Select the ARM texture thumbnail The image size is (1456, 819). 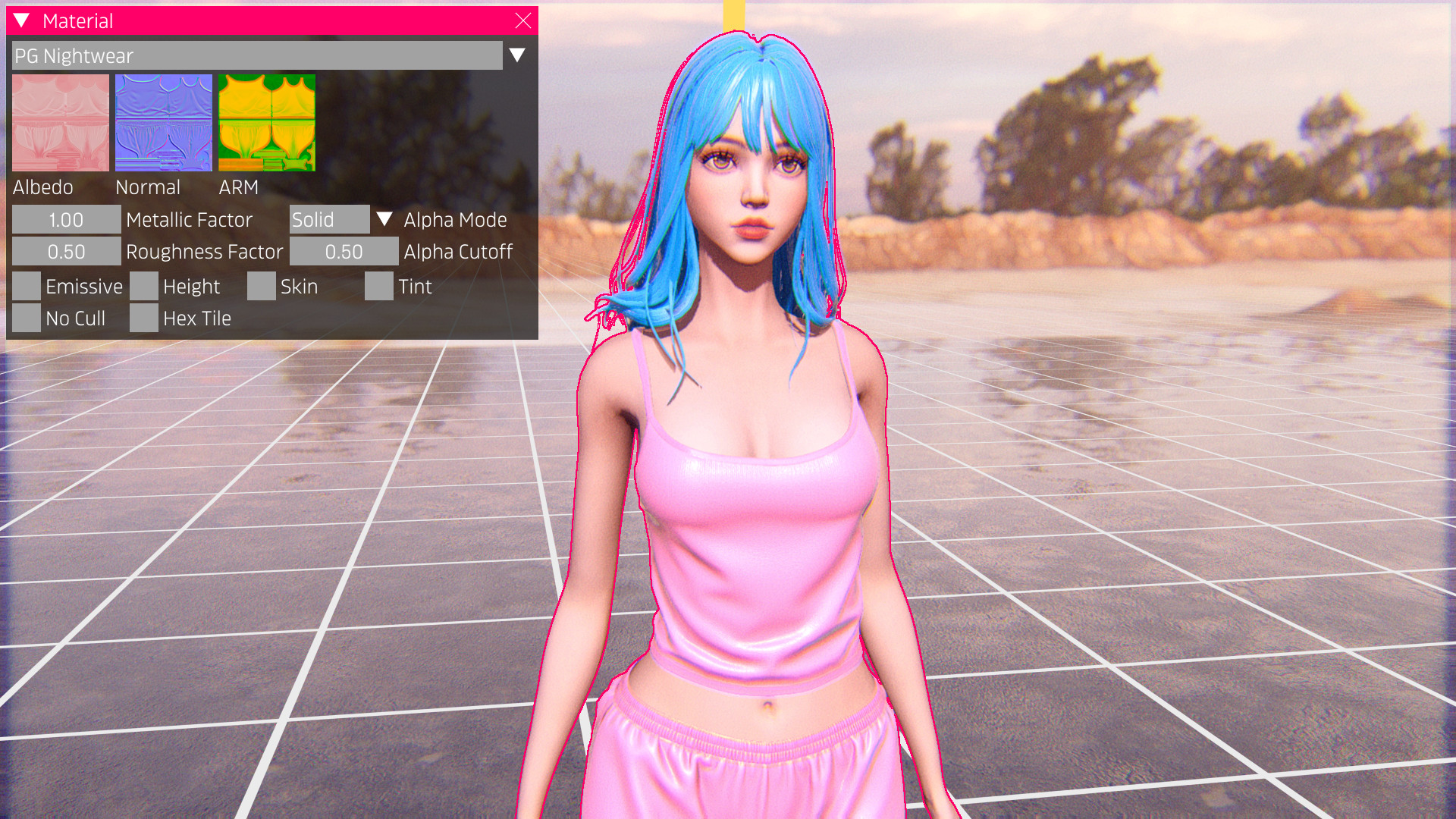click(267, 123)
